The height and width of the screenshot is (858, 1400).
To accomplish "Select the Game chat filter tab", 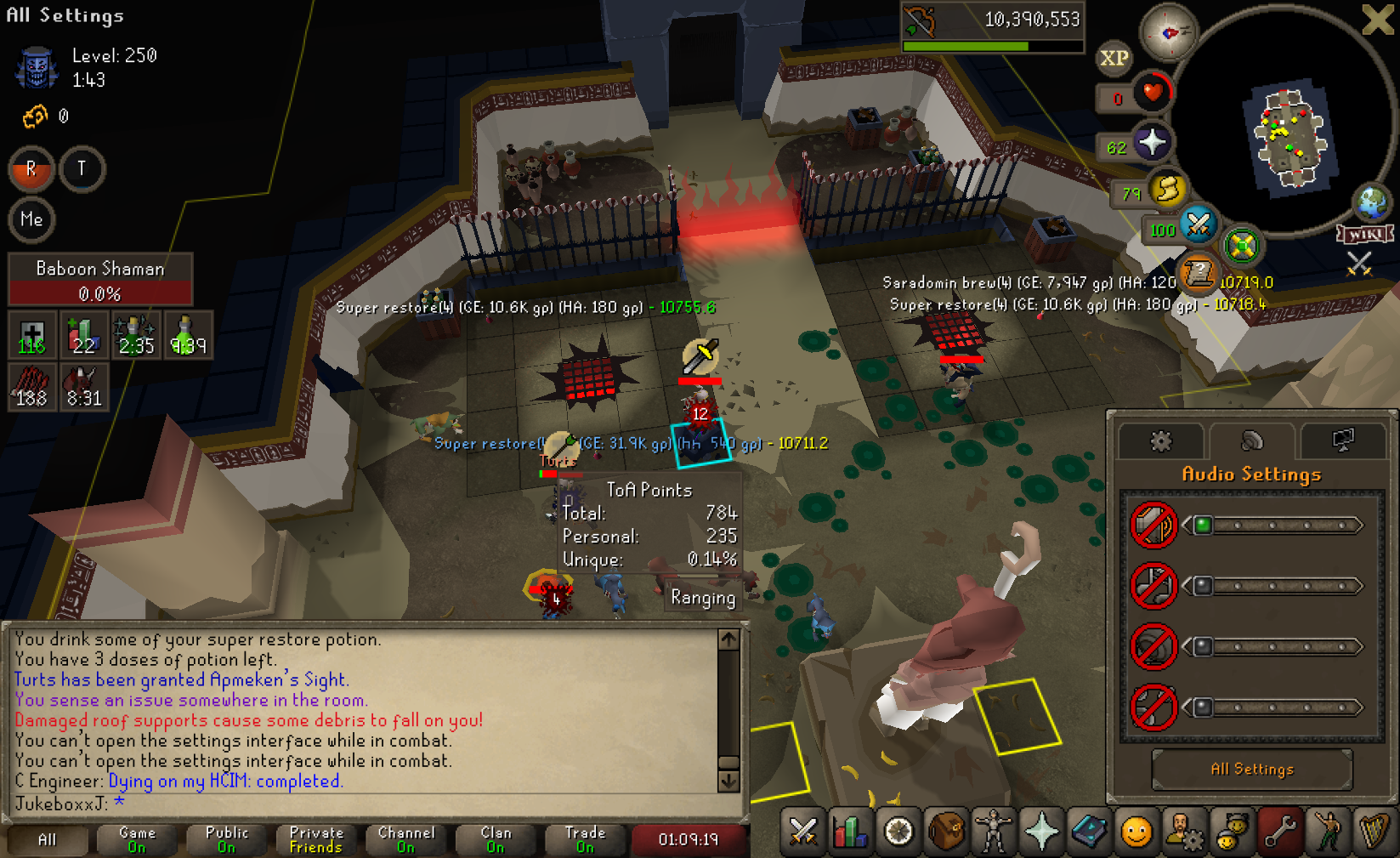I will 137,839.
